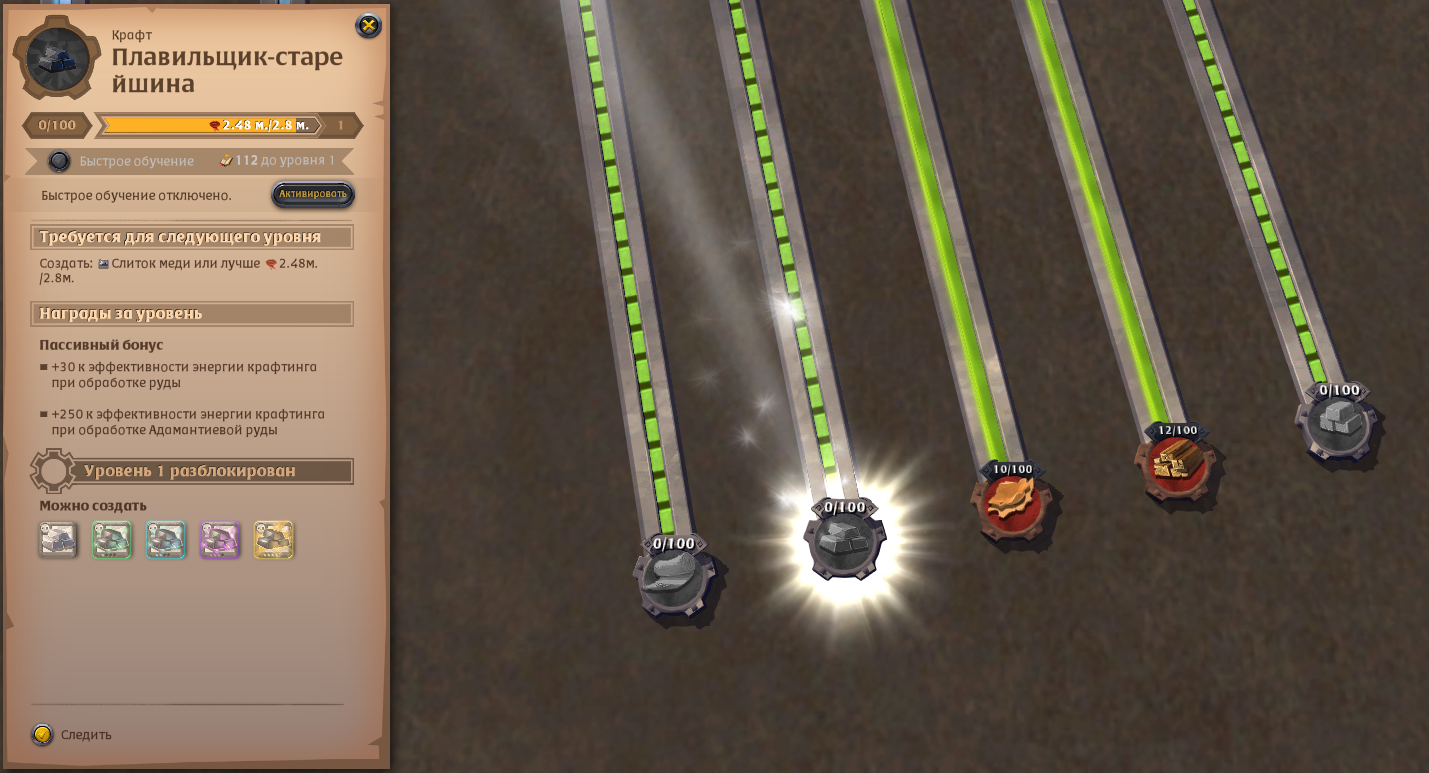The image size is (1429, 773).
Task: Open the glowing metal ingot node
Action: click(x=845, y=543)
